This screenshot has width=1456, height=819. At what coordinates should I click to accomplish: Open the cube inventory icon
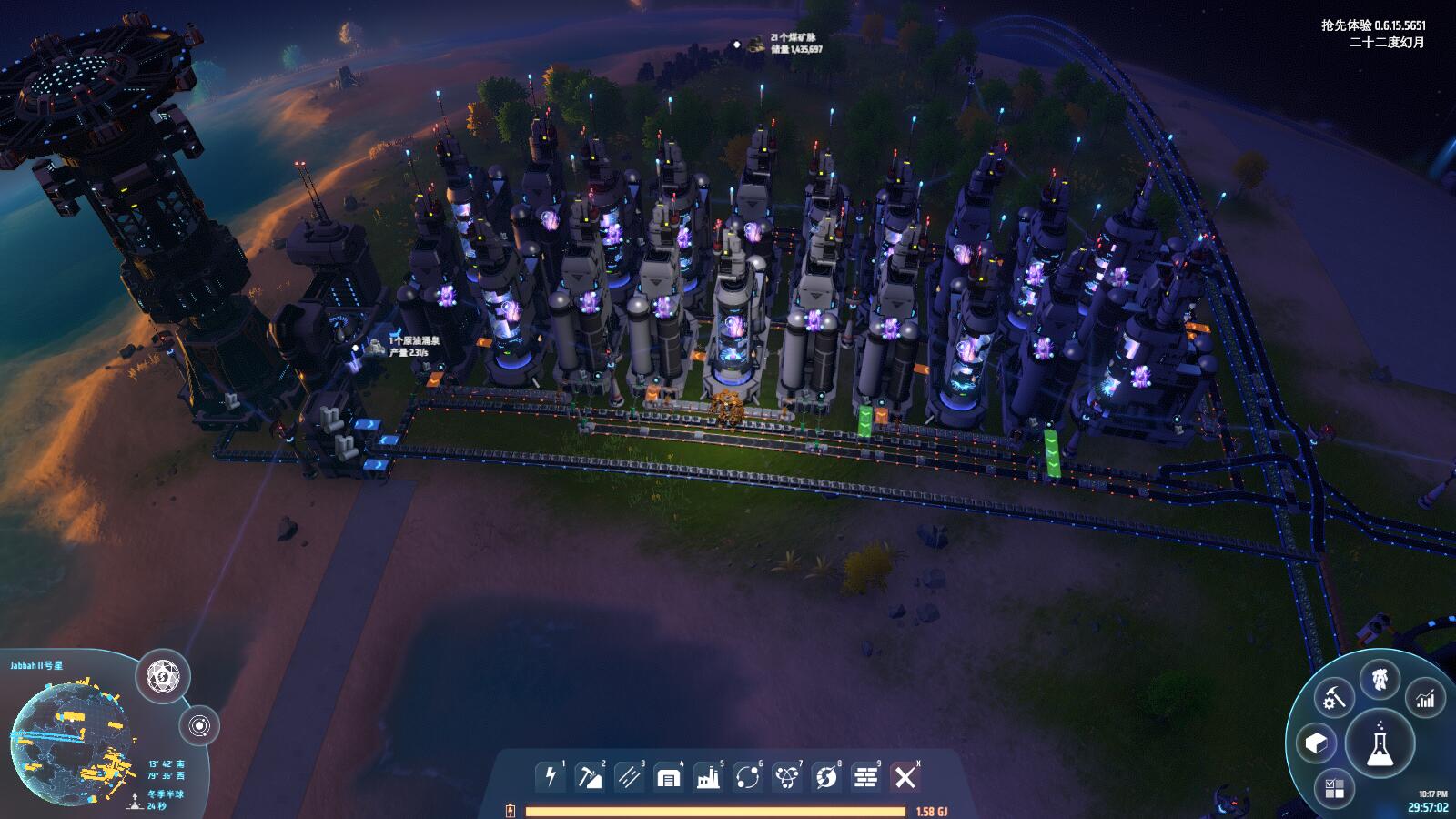click(x=1316, y=743)
